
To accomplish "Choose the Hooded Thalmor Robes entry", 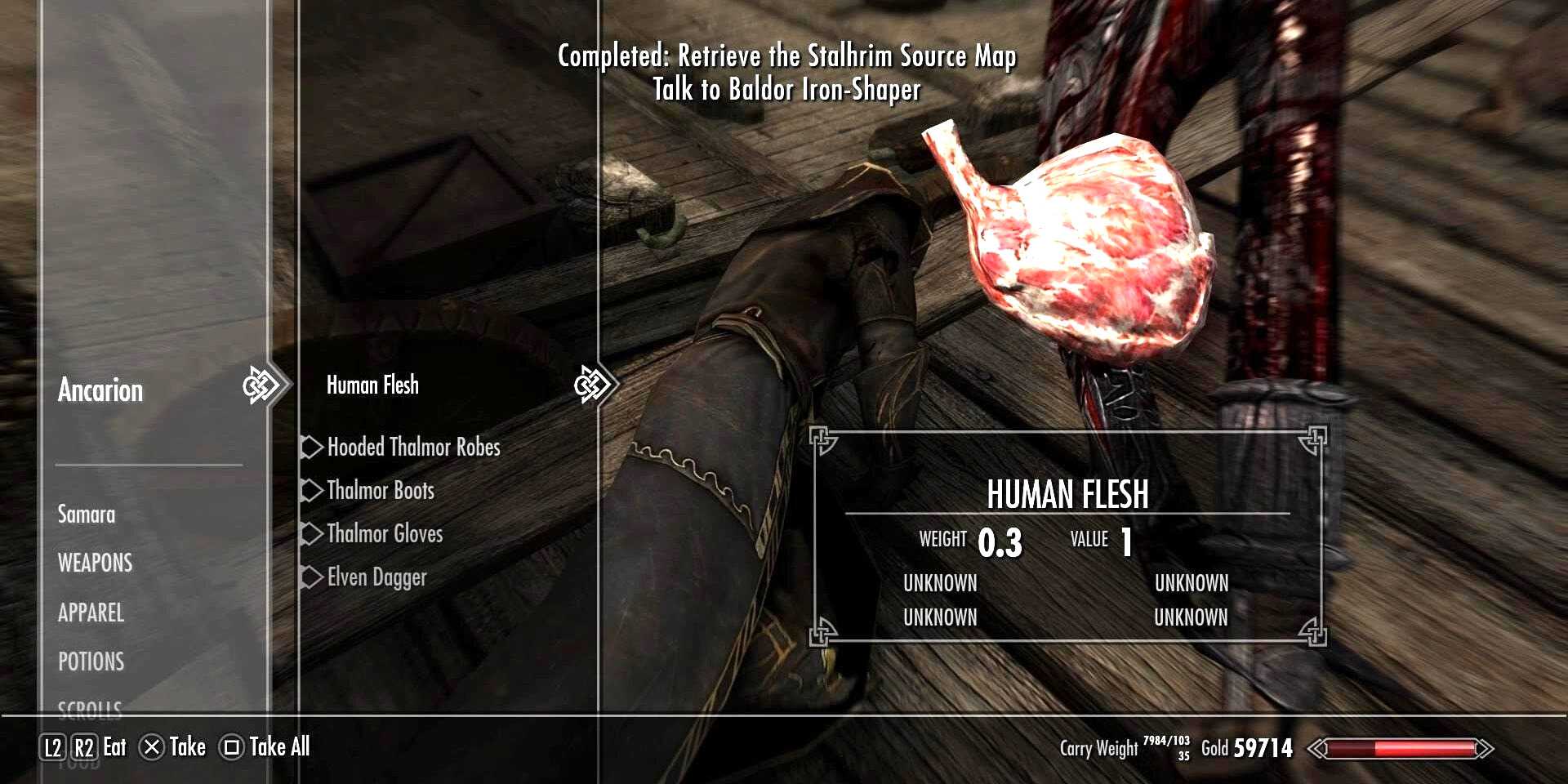I will (x=413, y=448).
